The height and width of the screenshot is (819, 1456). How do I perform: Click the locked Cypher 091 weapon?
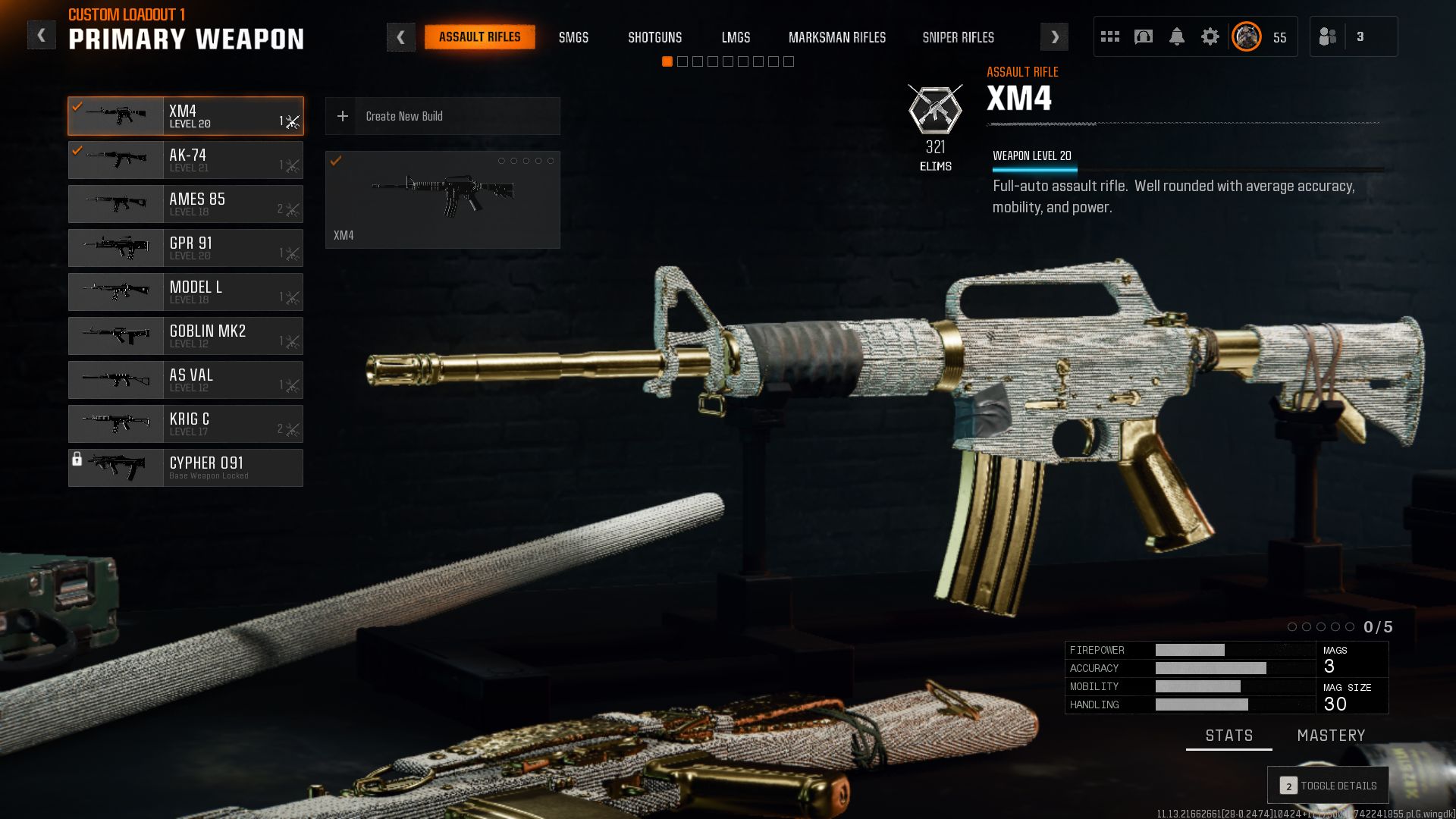point(186,468)
